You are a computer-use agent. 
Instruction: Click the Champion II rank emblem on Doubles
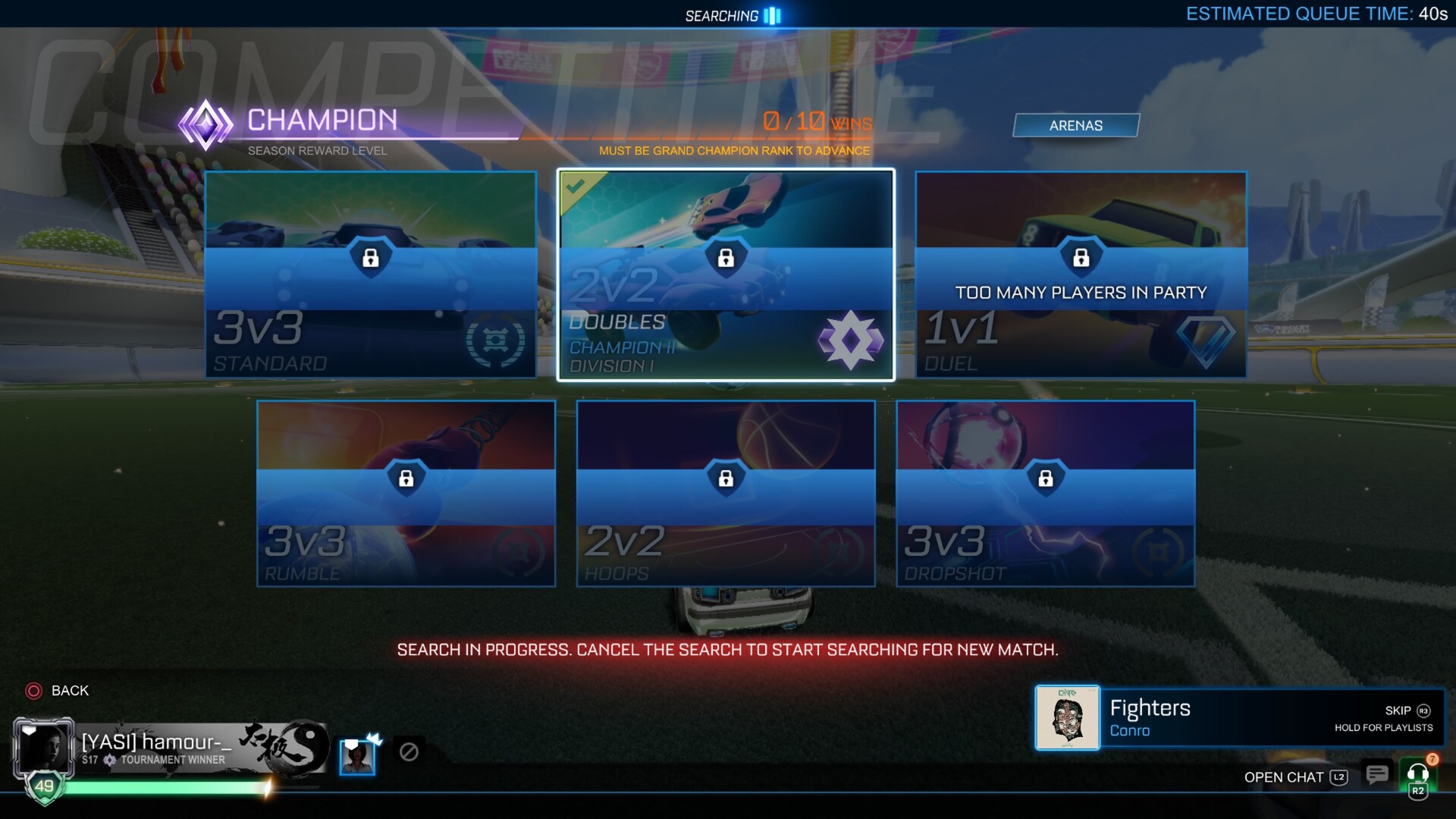point(849,341)
